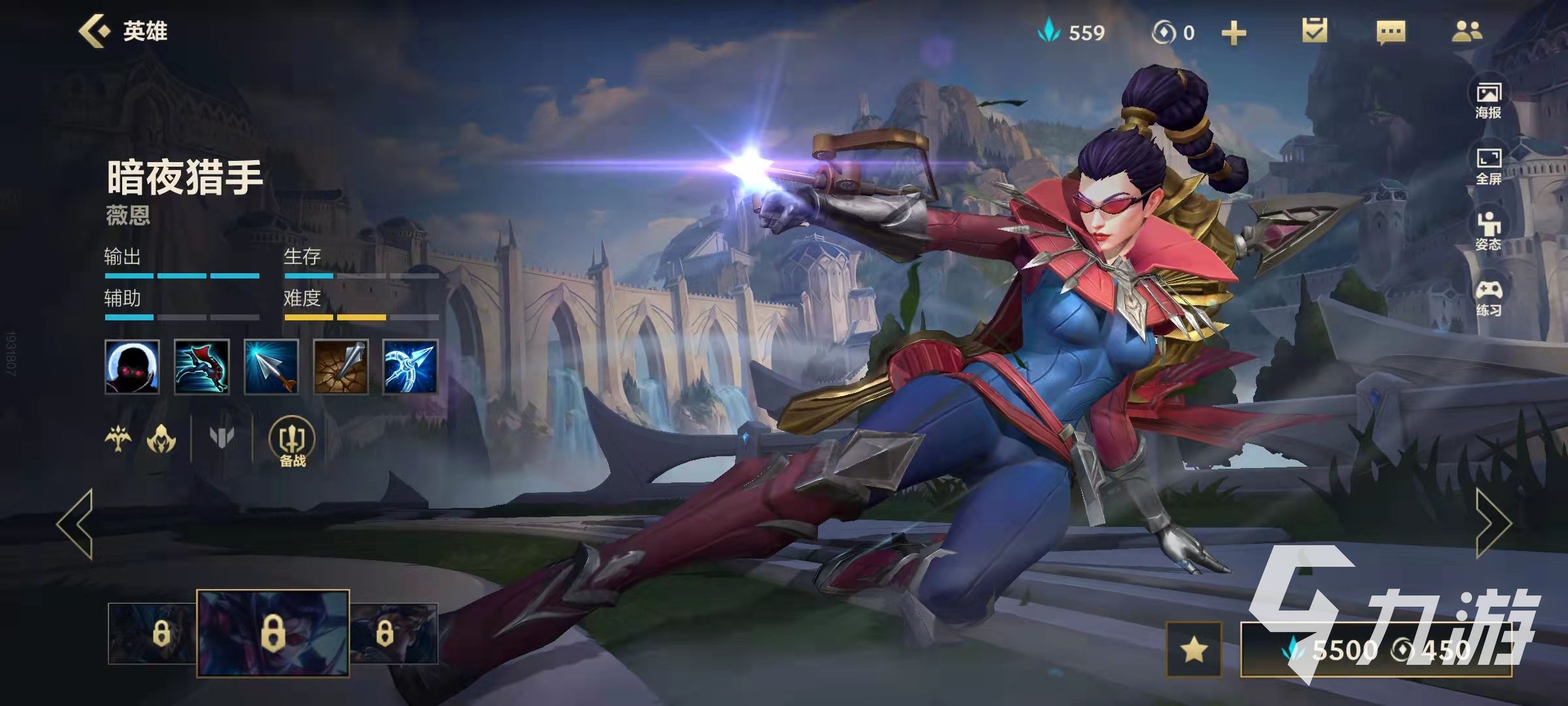View the Final Hour ultimate ability icon
This screenshot has width=1568, height=706.
(x=410, y=367)
